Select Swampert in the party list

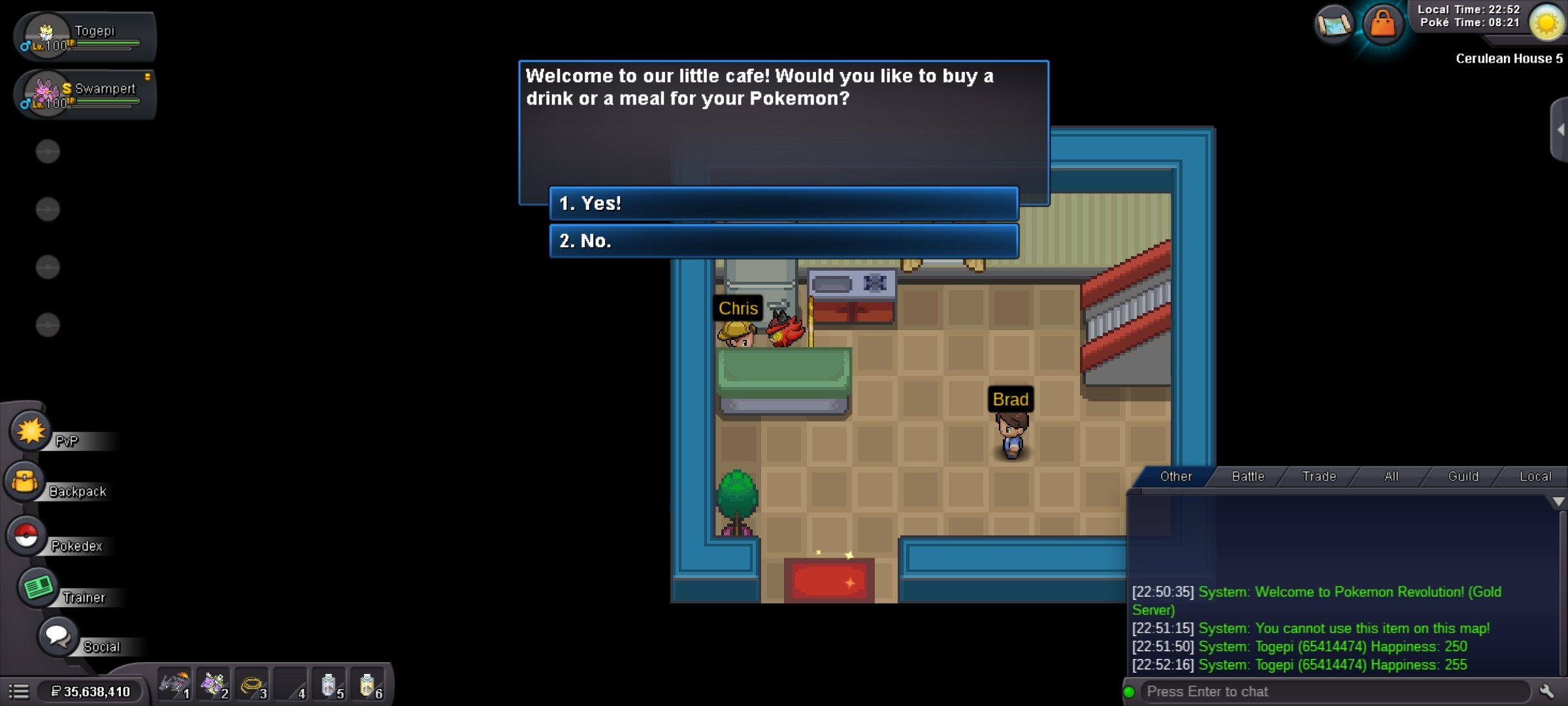tap(85, 94)
